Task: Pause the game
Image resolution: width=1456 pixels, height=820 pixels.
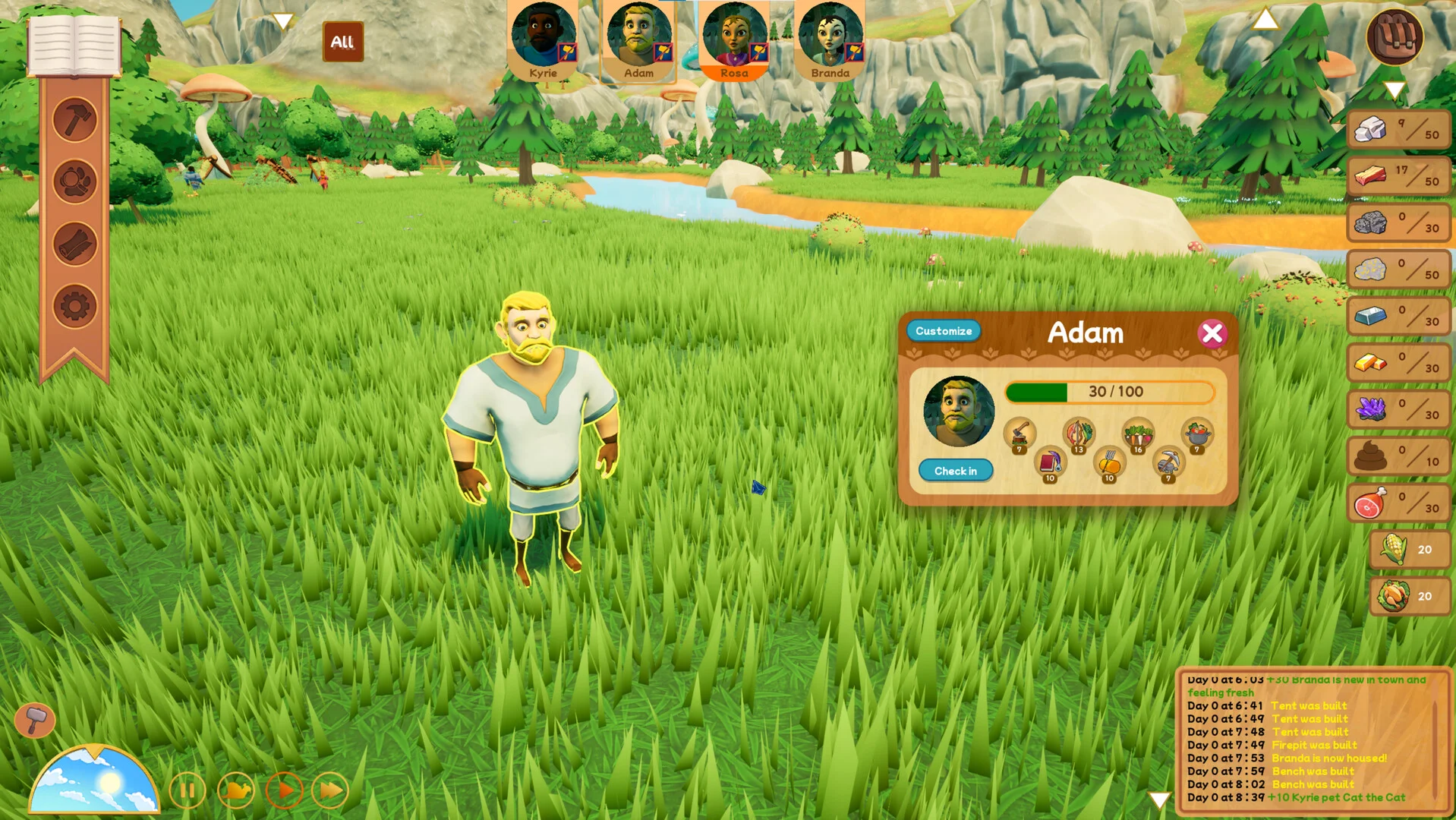Action: 188,791
